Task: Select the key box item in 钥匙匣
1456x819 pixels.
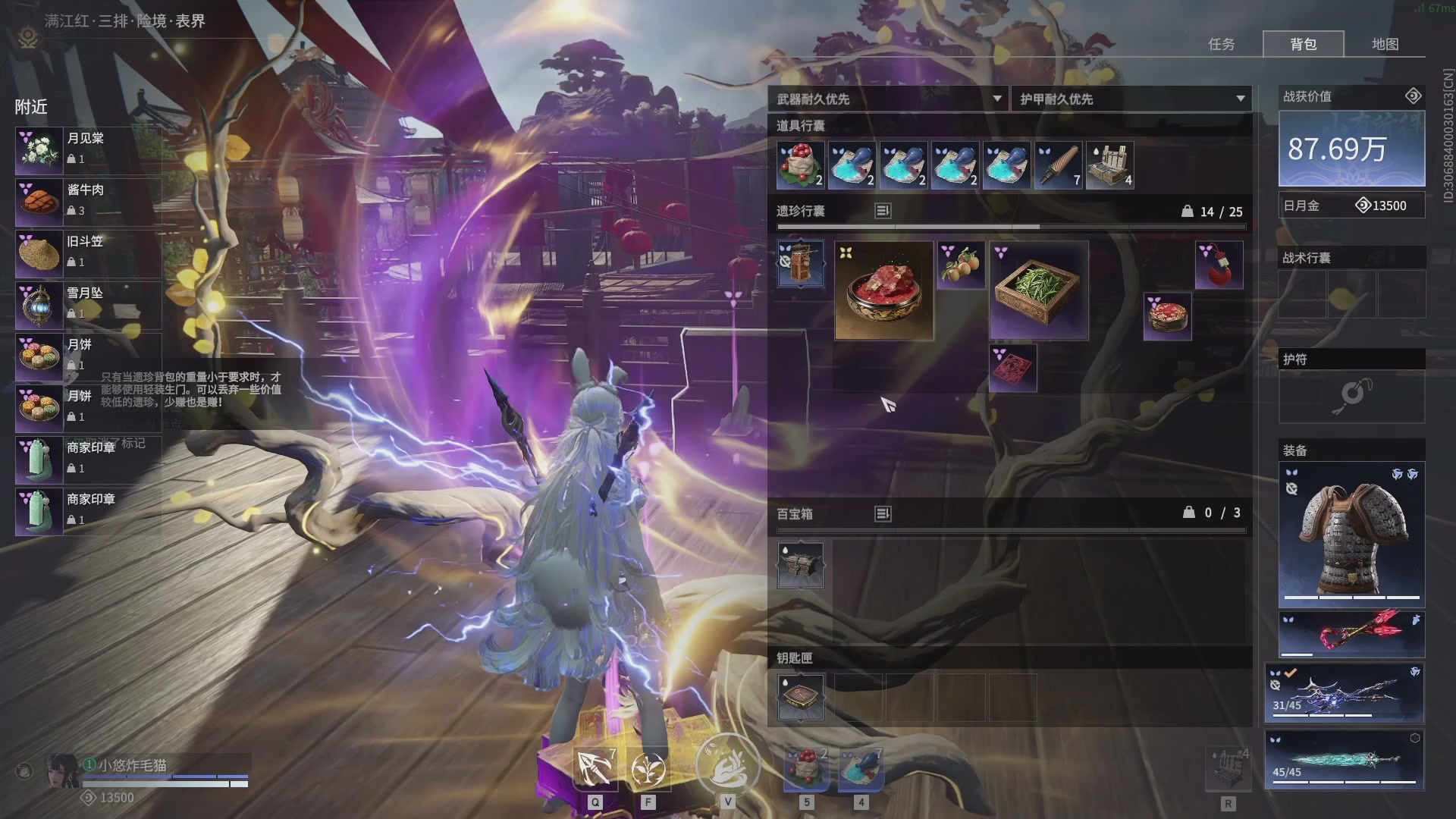Action: point(800,697)
